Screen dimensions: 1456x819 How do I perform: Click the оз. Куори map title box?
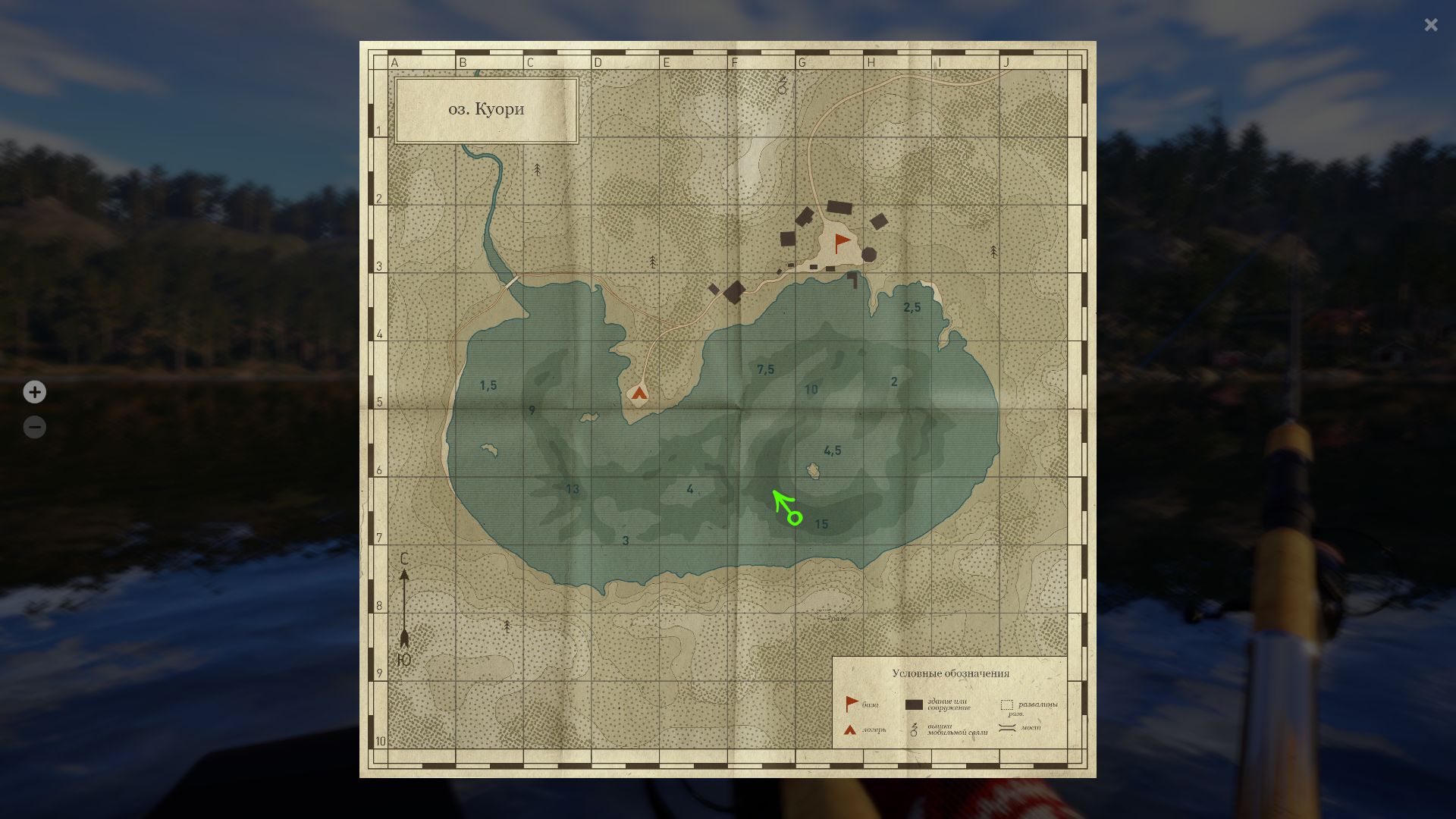[486, 108]
